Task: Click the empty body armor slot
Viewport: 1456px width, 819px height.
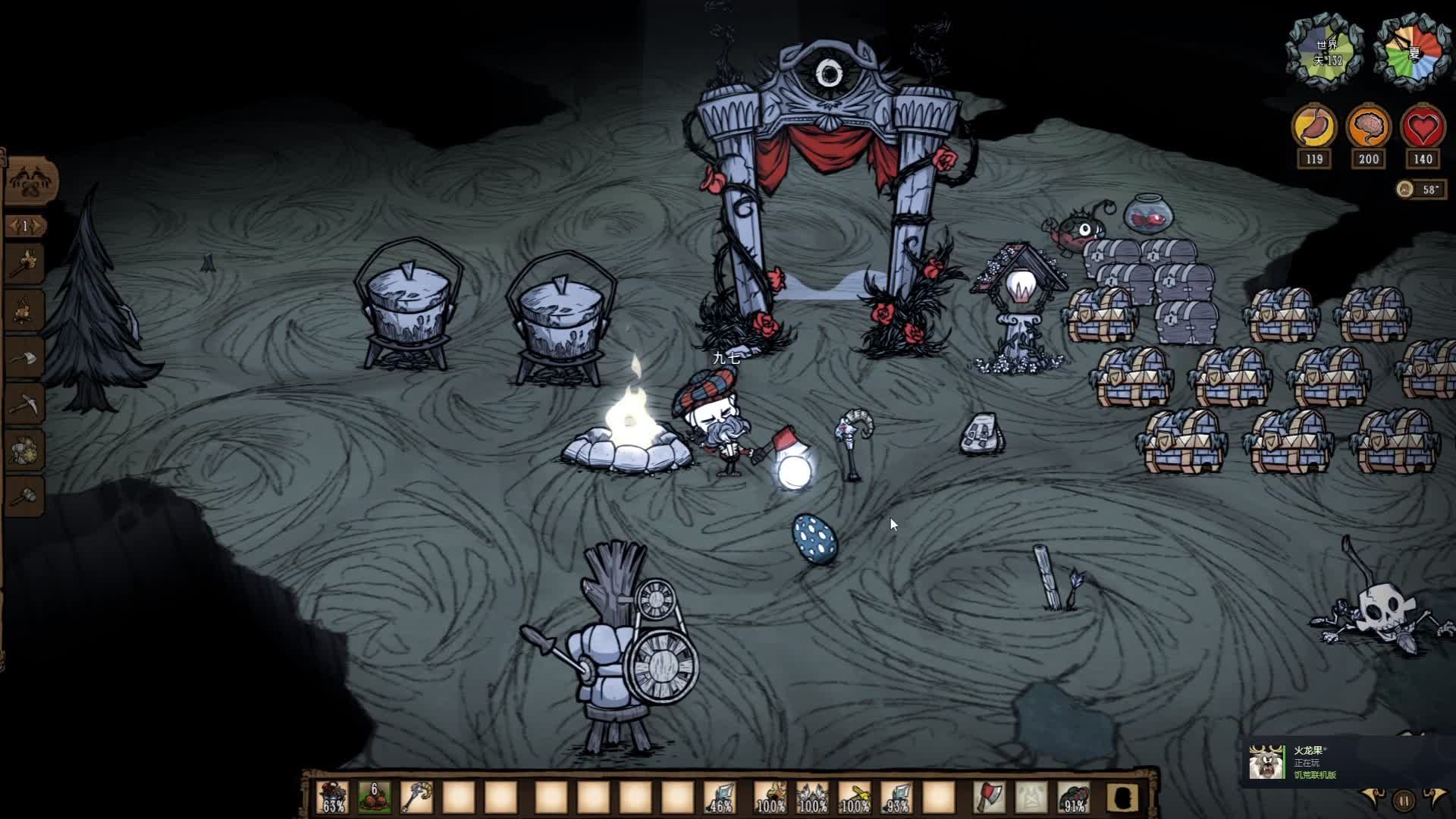Action: click(x=1031, y=798)
